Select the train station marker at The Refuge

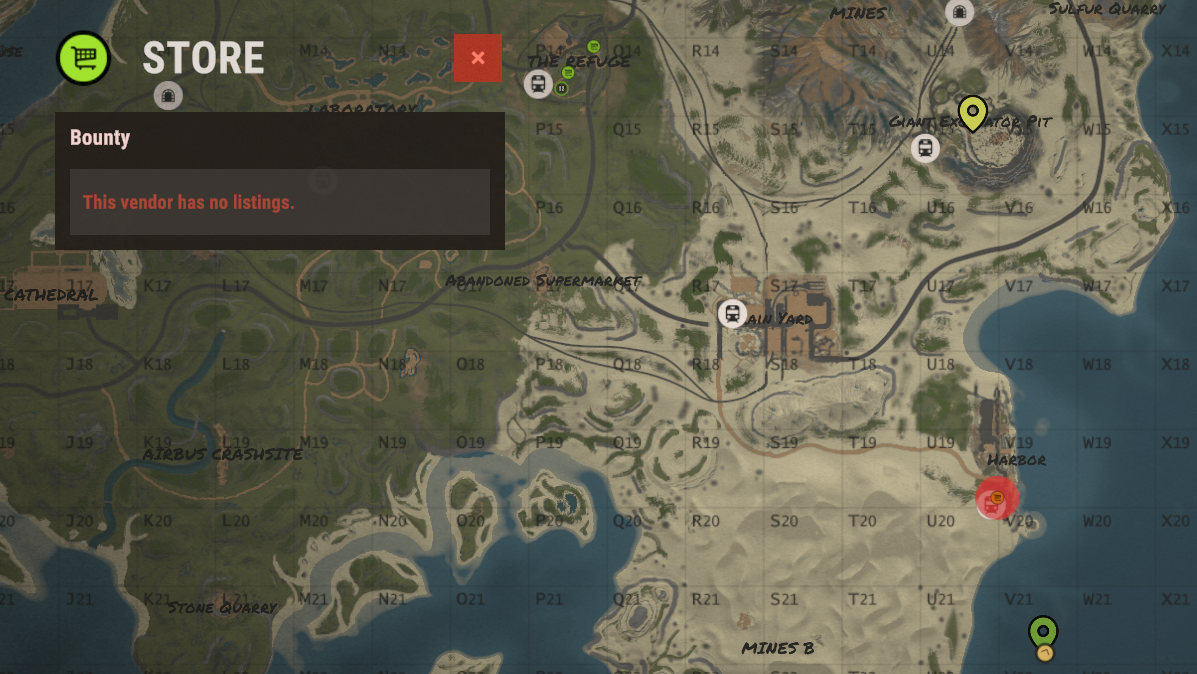click(538, 84)
